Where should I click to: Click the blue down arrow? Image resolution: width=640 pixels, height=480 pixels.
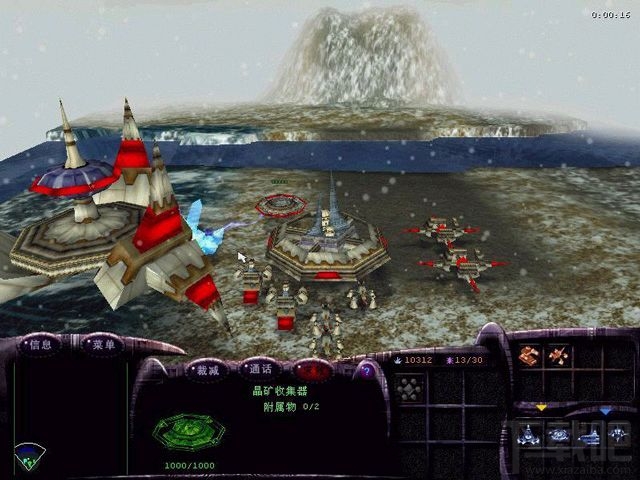(x=606, y=410)
